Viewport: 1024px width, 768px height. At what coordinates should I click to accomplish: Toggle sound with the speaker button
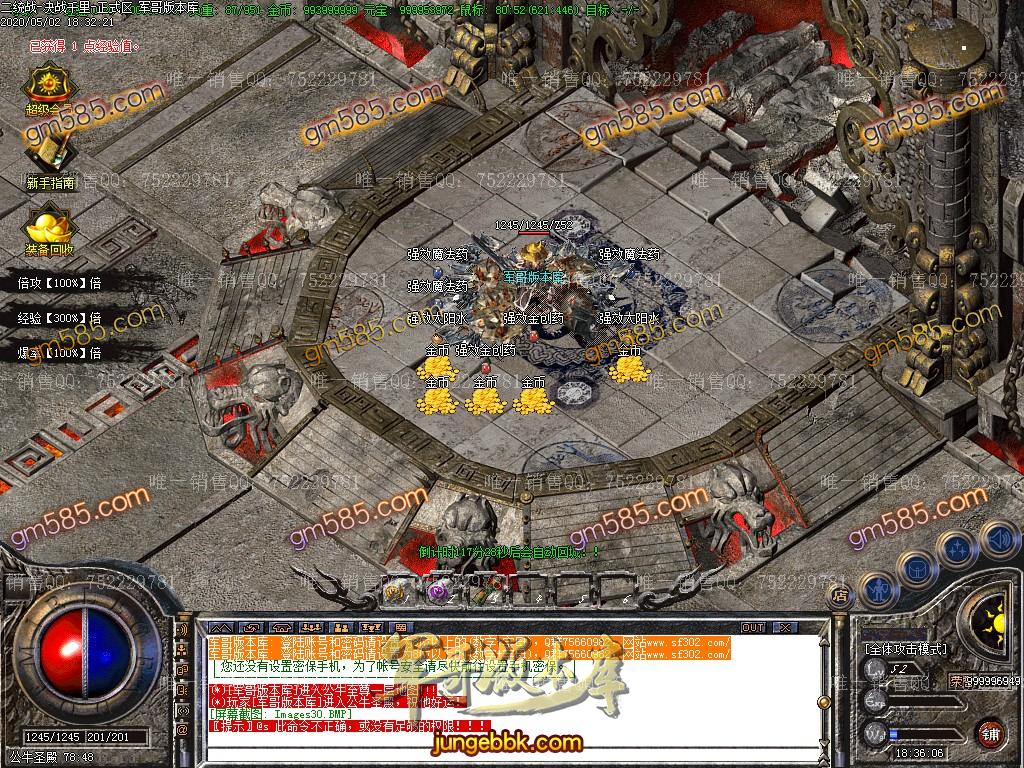click(997, 538)
